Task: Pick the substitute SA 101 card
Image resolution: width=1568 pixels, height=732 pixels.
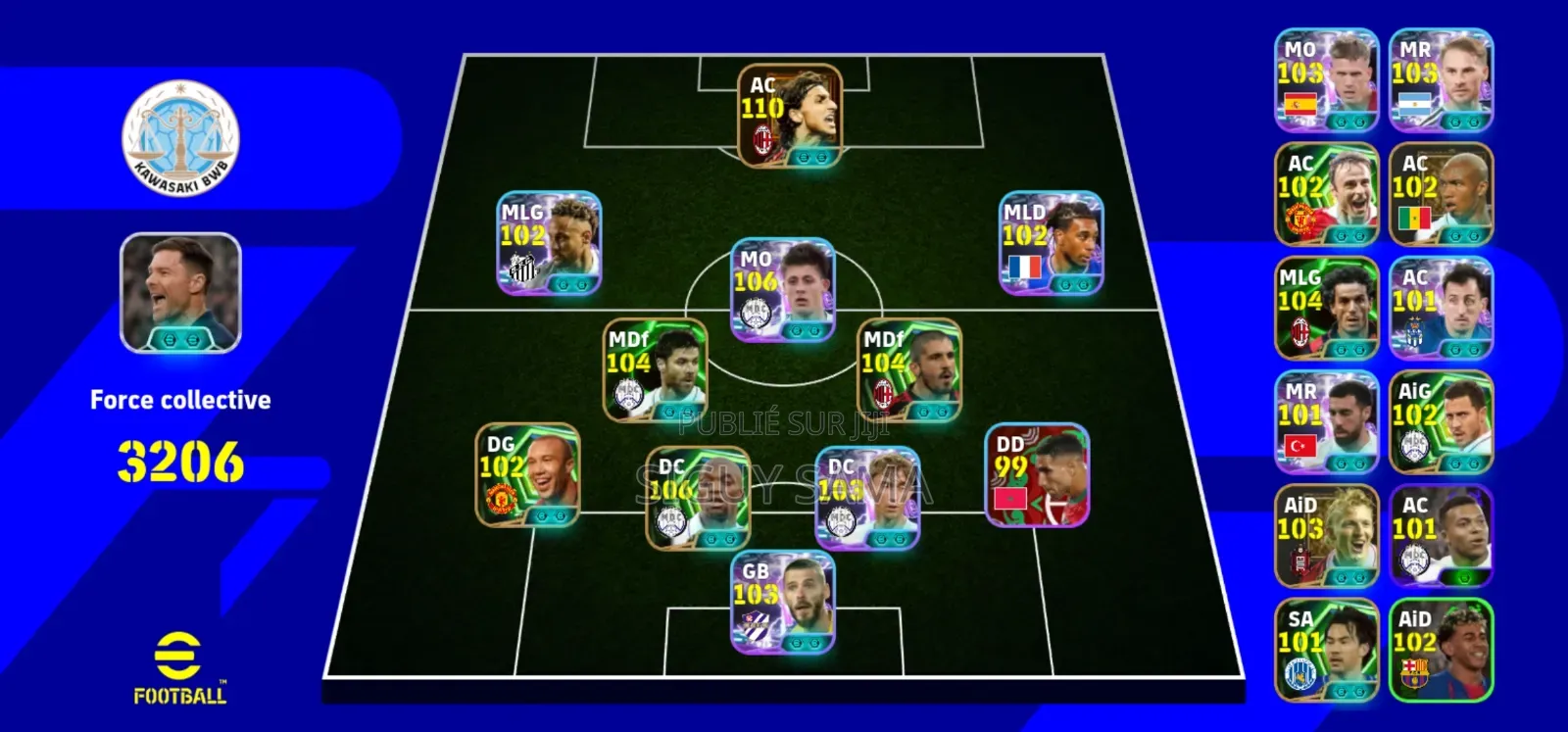Action: coord(1326,649)
